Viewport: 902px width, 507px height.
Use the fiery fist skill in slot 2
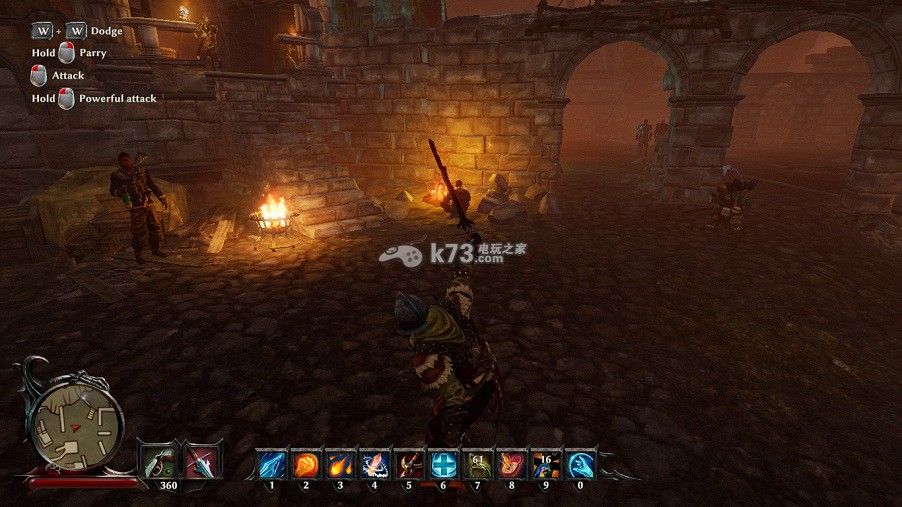pos(306,465)
